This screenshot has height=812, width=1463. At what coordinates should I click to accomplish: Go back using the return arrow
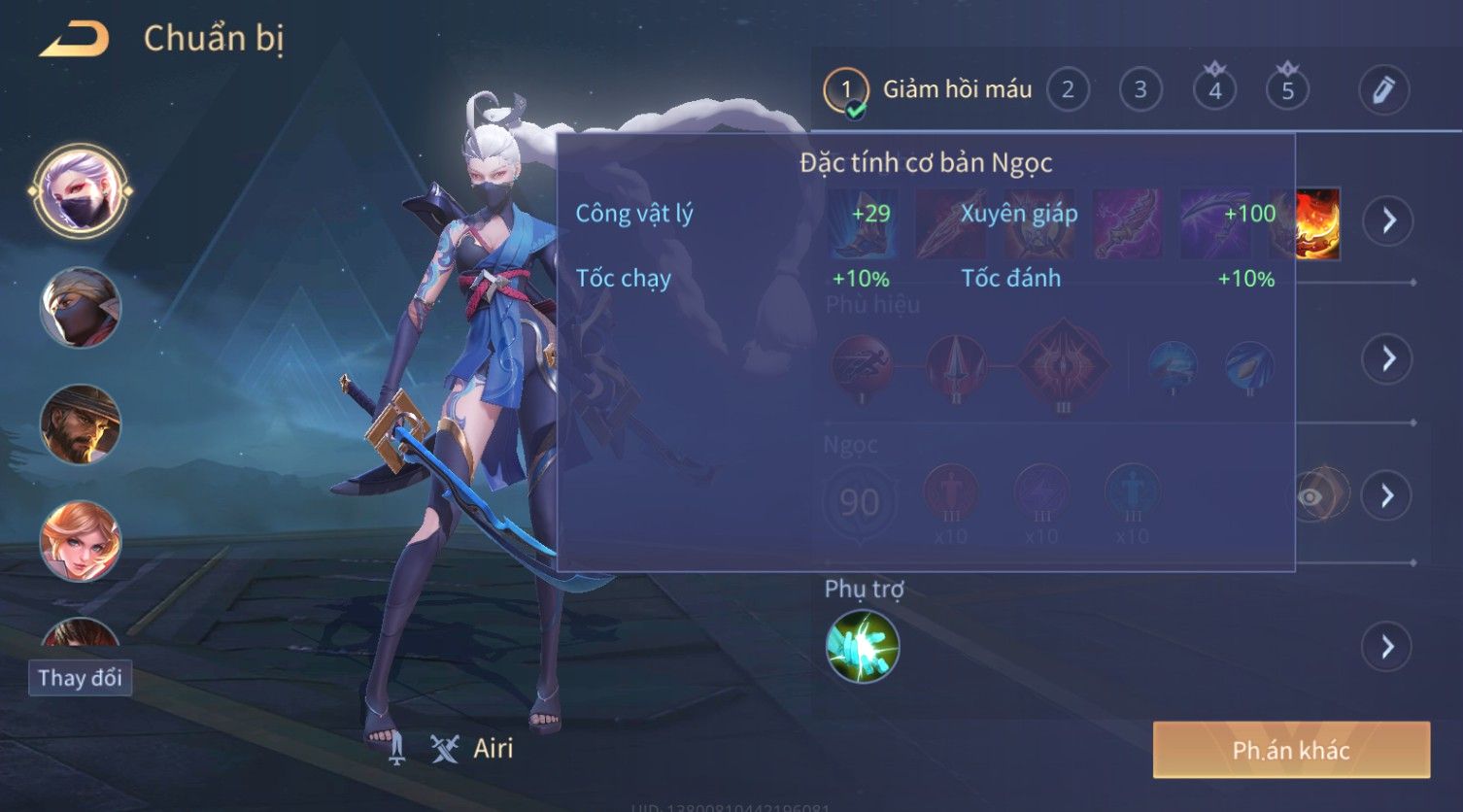click(x=75, y=39)
